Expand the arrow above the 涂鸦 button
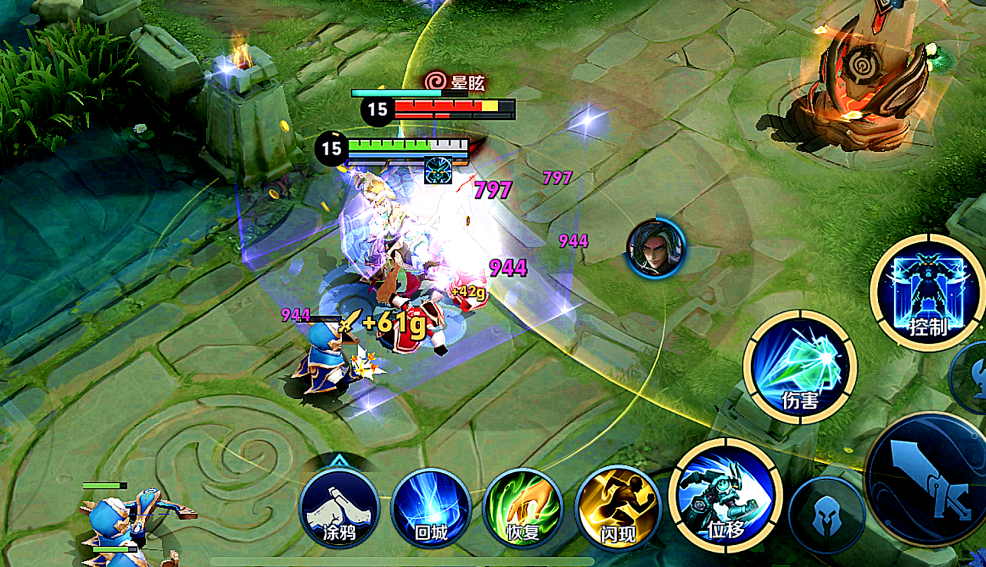This screenshot has width=986, height=567. pos(339,461)
